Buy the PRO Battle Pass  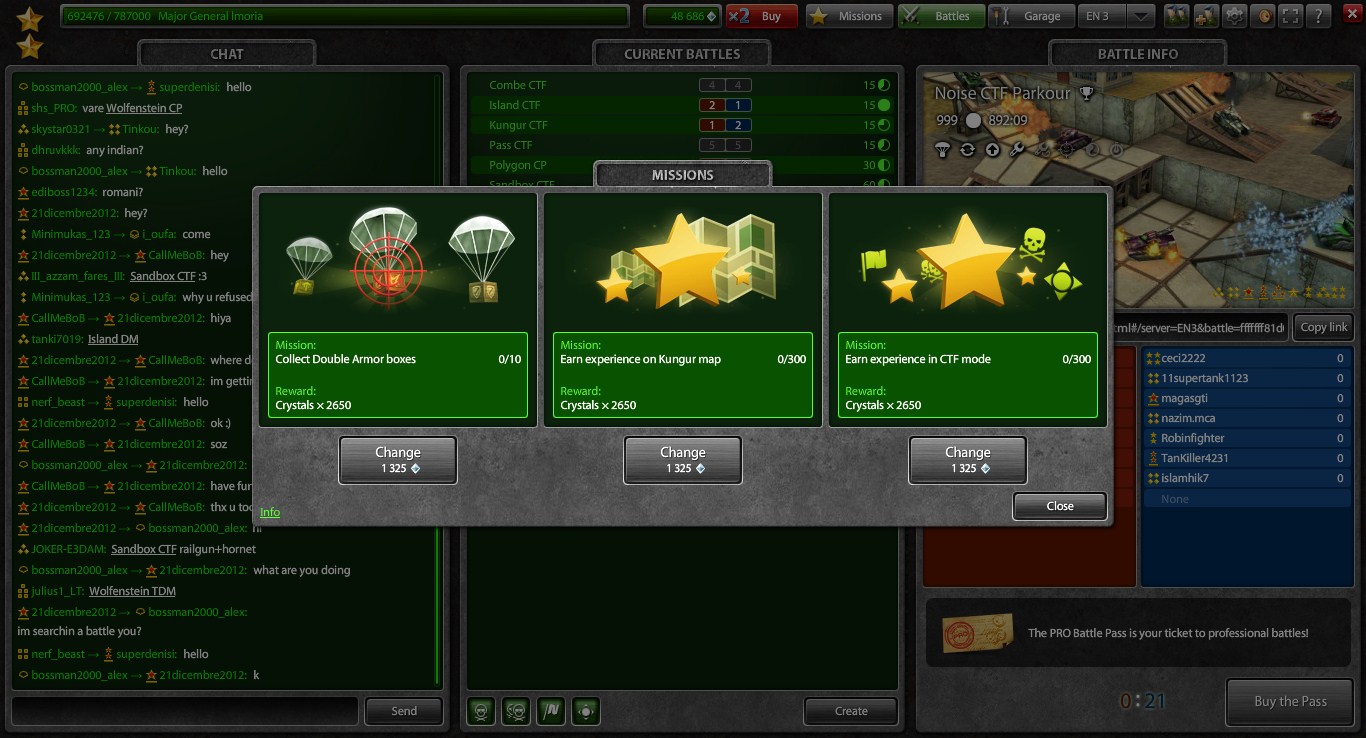1290,701
